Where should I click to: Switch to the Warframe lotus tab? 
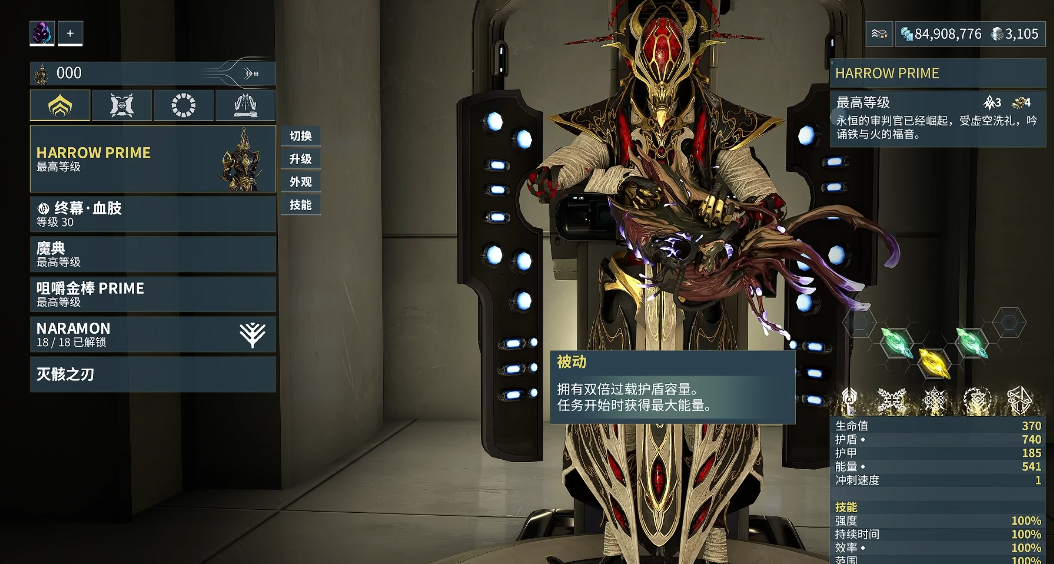point(60,105)
